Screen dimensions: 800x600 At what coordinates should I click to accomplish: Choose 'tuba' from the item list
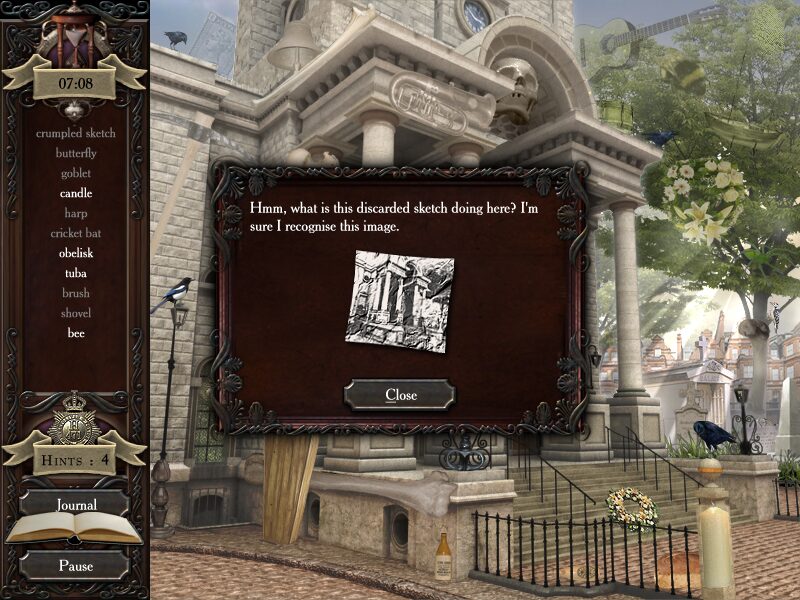[76, 273]
